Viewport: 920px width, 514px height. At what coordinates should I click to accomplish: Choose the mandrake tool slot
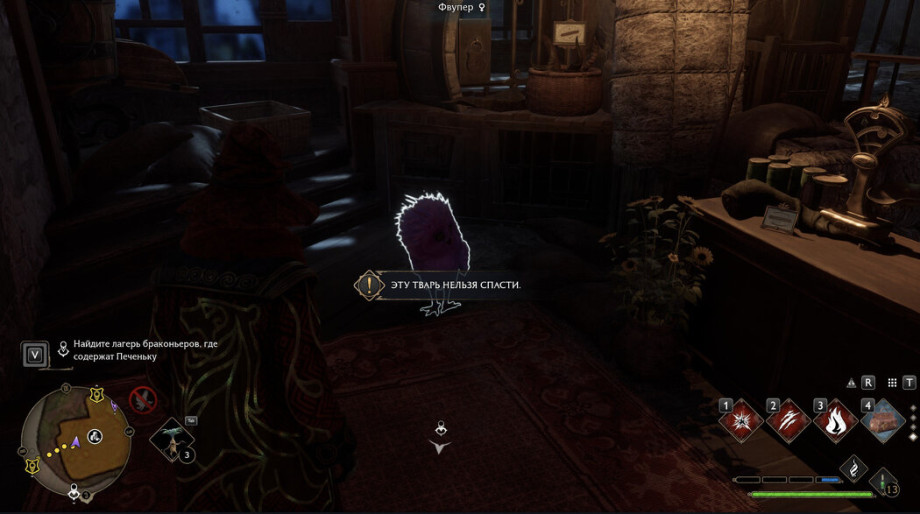[173, 438]
